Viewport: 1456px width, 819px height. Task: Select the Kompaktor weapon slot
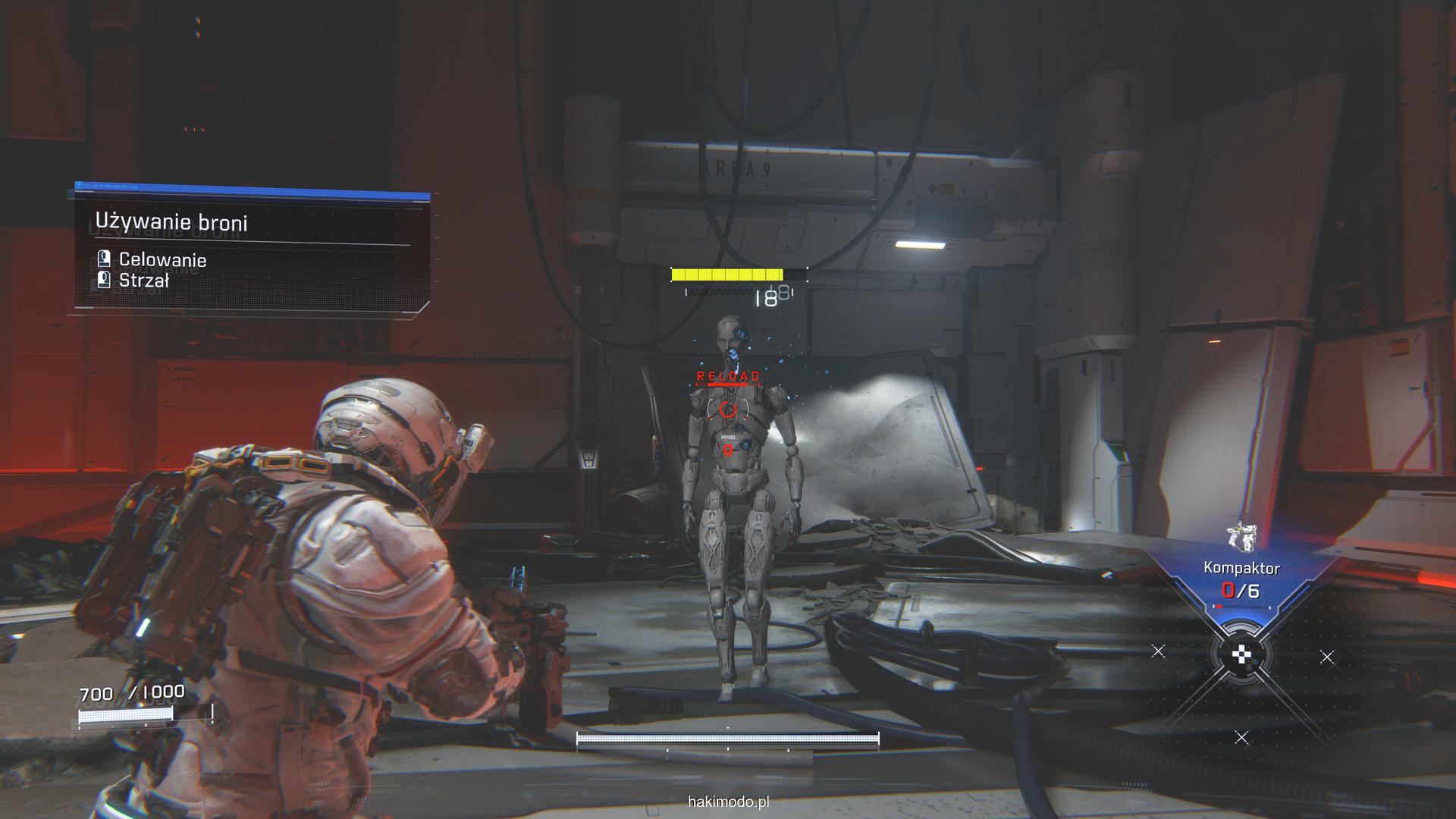click(x=1241, y=569)
